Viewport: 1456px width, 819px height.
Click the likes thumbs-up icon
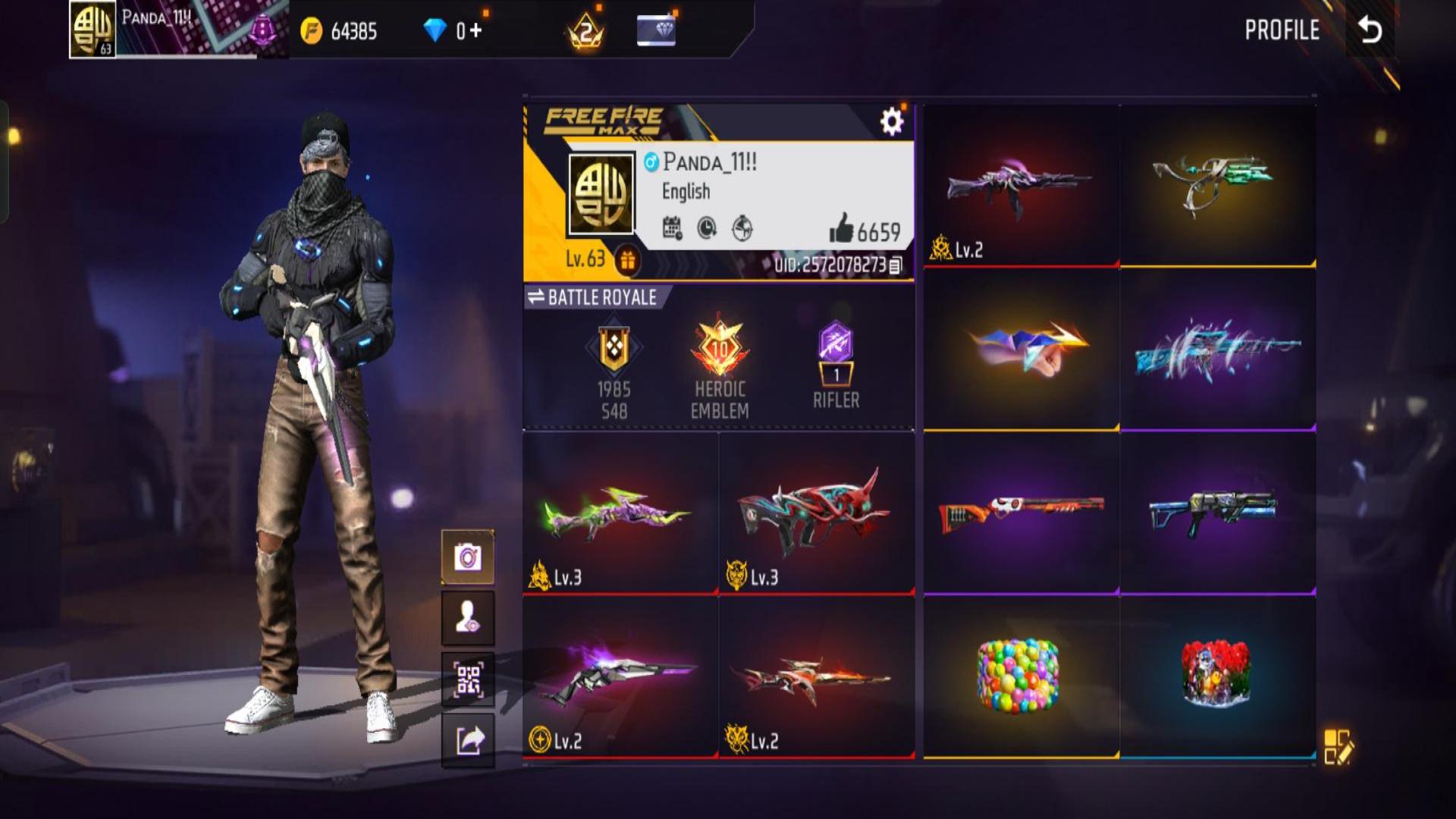click(841, 228)
